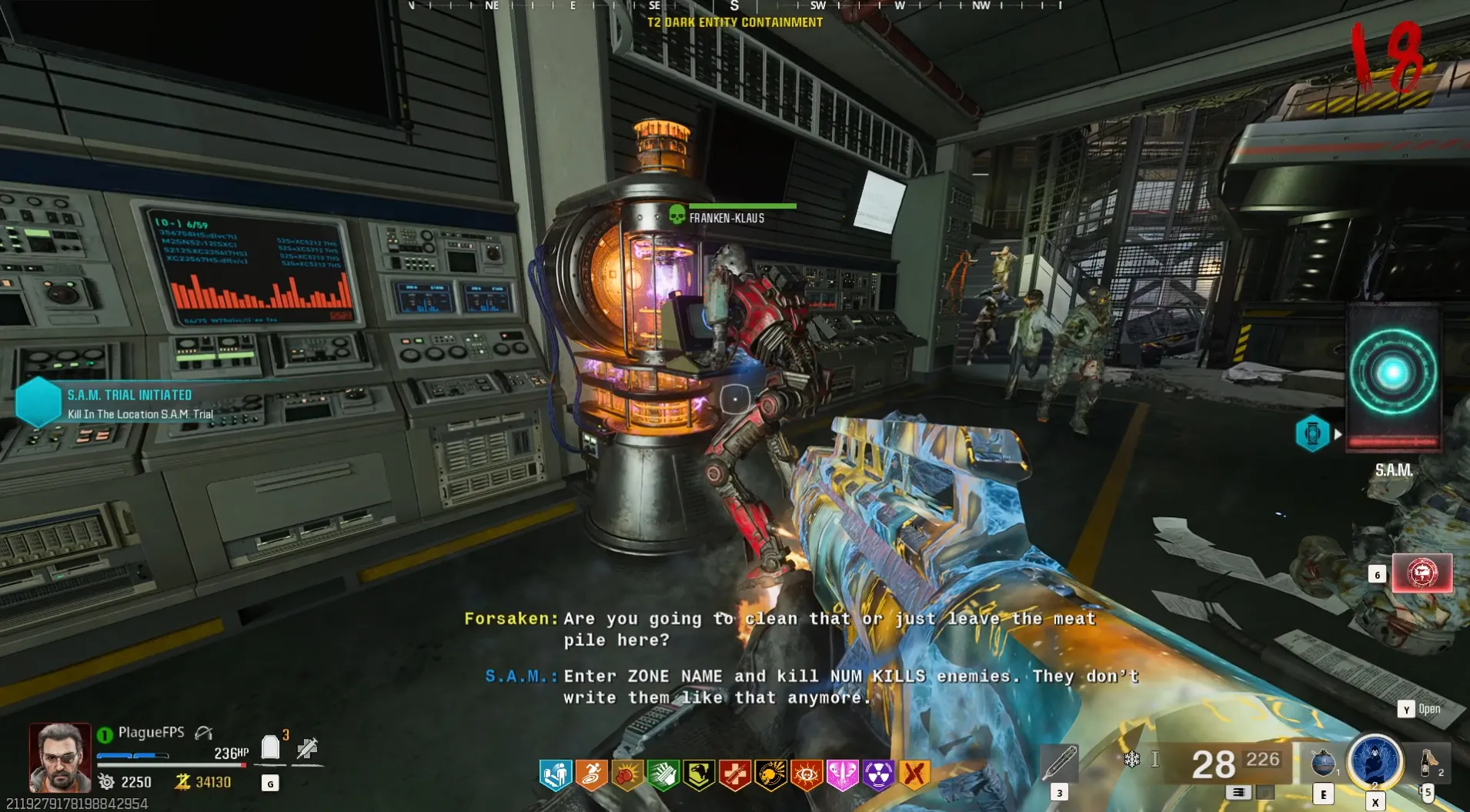Select the purple radiation symbol perk

878,775
